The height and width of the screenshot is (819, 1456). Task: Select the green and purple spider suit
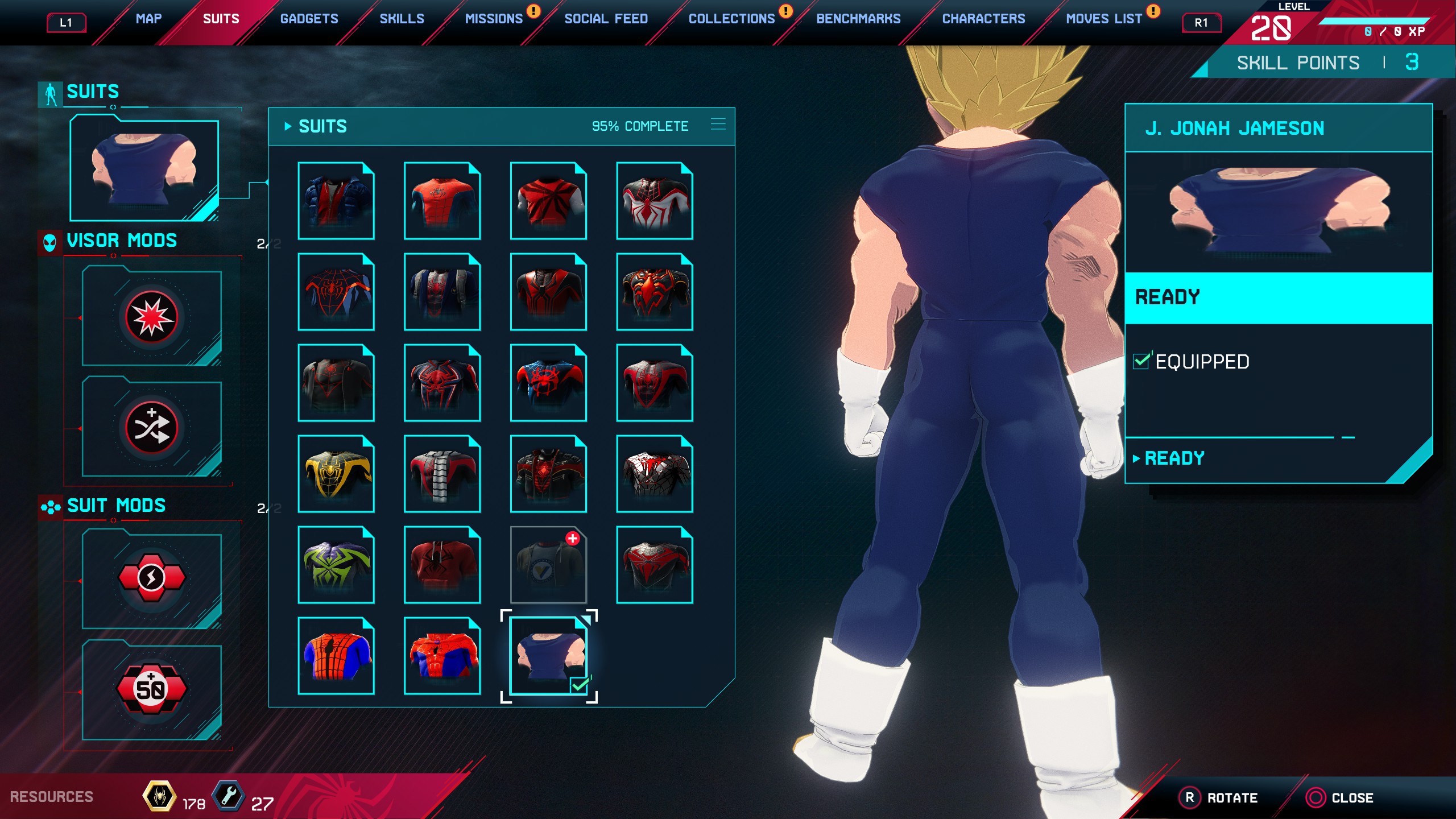pos(336,565)
